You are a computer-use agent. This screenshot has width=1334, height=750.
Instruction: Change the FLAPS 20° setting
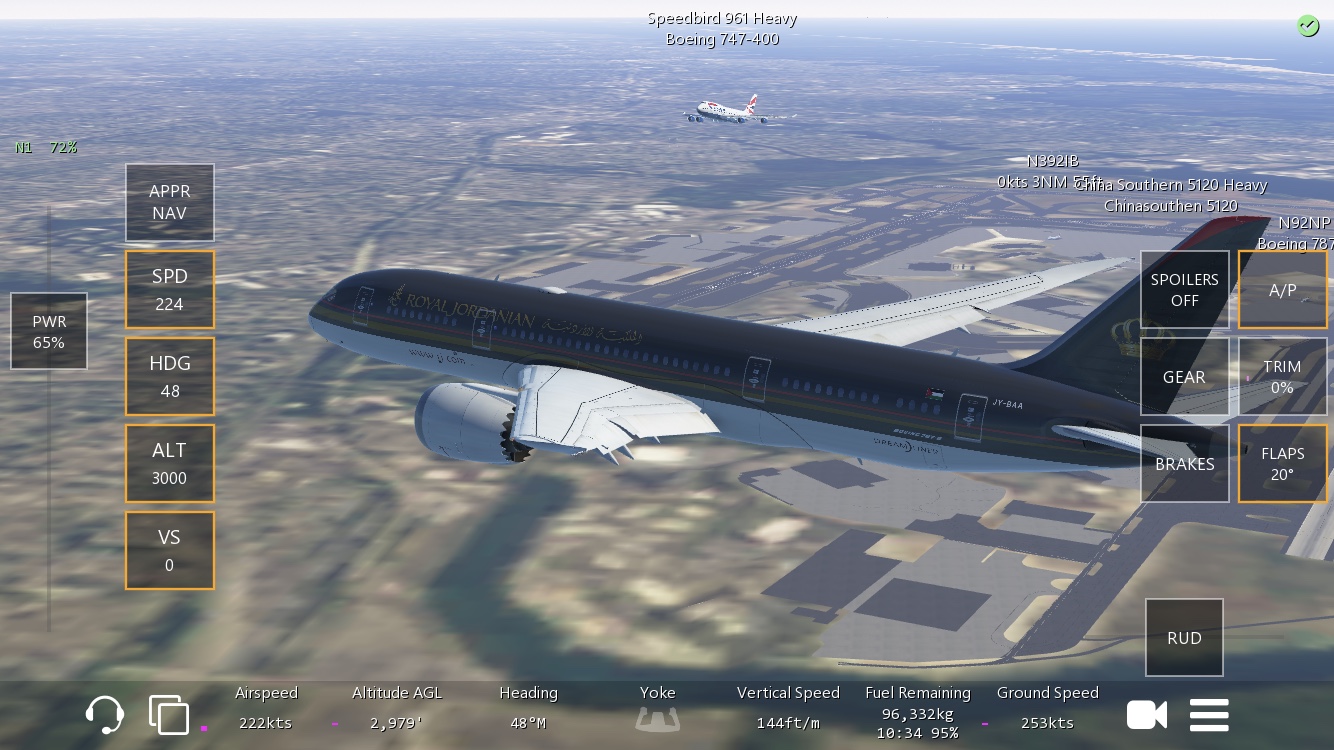point(1282,463)
